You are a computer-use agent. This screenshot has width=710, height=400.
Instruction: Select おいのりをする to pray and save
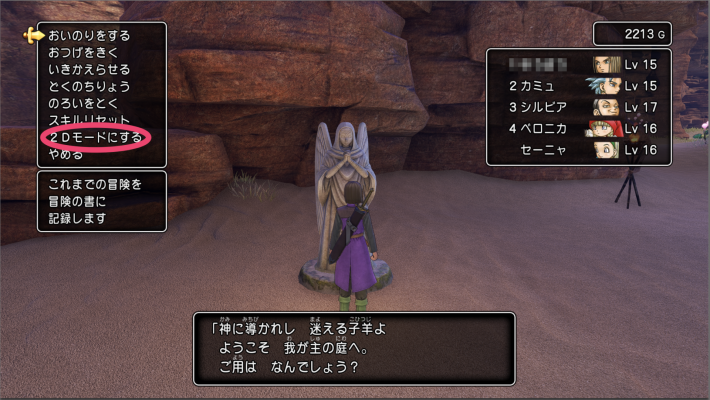click(x=88, y=35)
